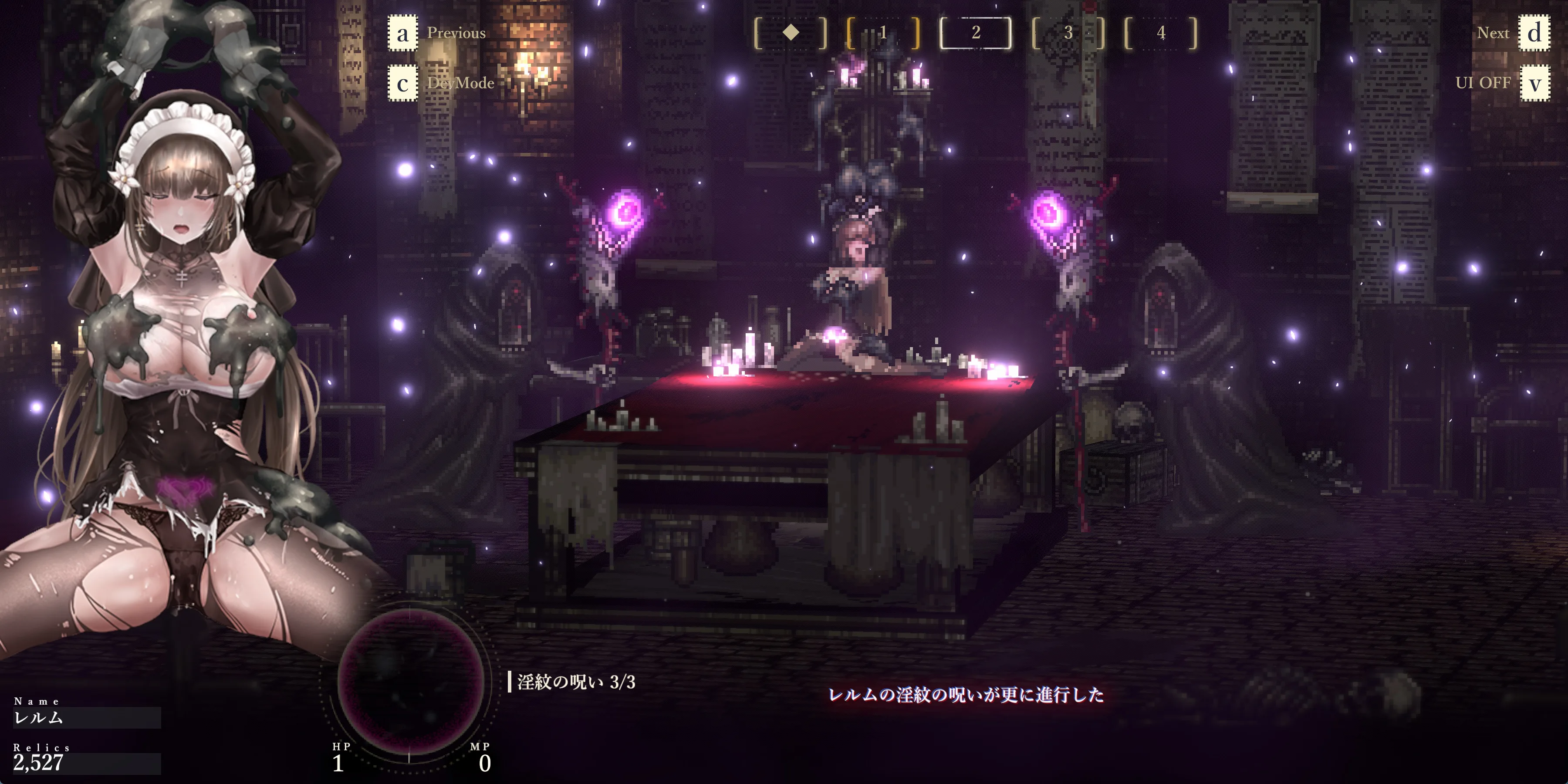Select the diamond page marker
This screenshot has height=784, width=1568.
point(791,33)
